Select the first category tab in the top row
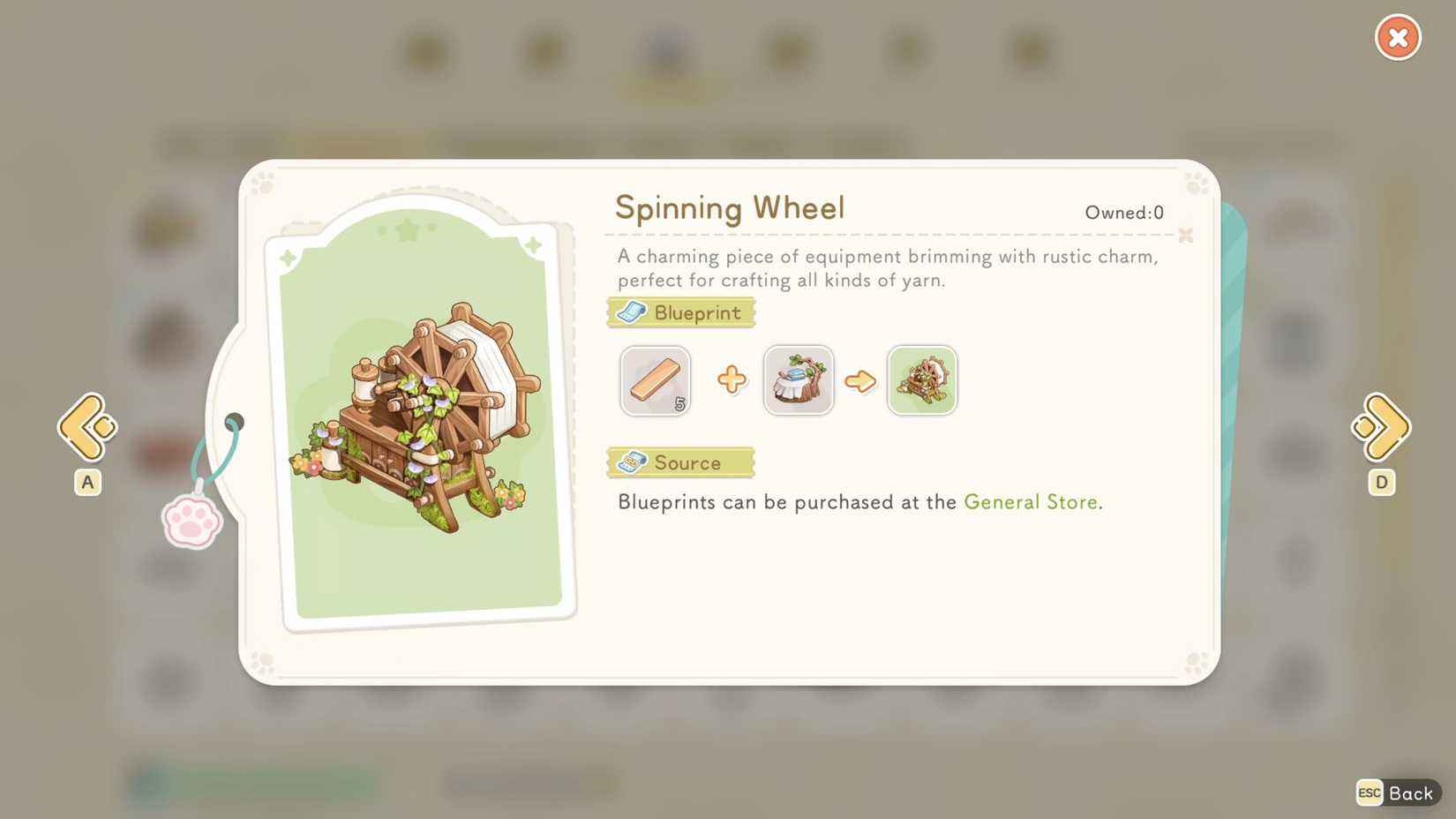Image resolution: width=1456 pixels, height=819 pixels. [x=425, y=53]
